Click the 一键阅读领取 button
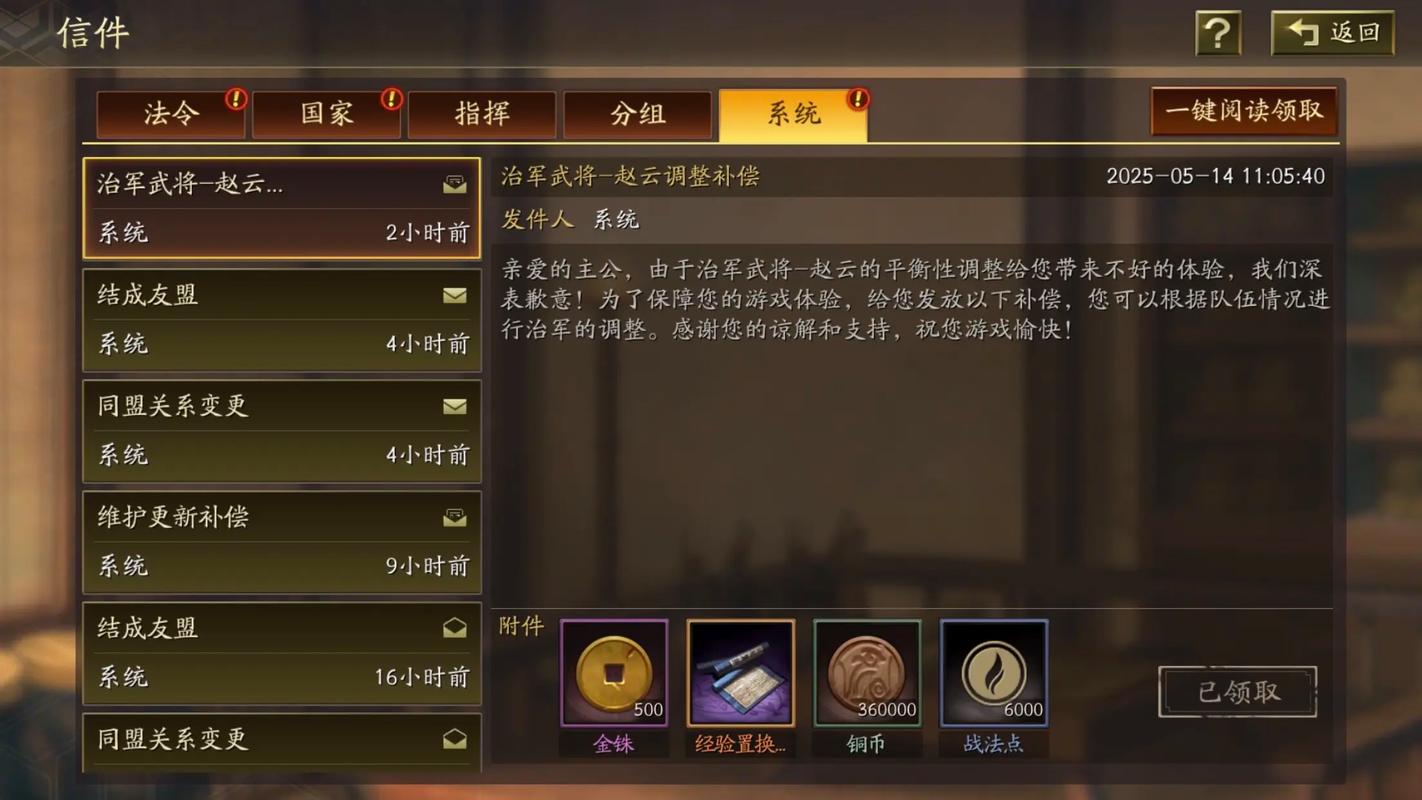The height and width of the screenshot is (800, 1422). [1243, 112]
